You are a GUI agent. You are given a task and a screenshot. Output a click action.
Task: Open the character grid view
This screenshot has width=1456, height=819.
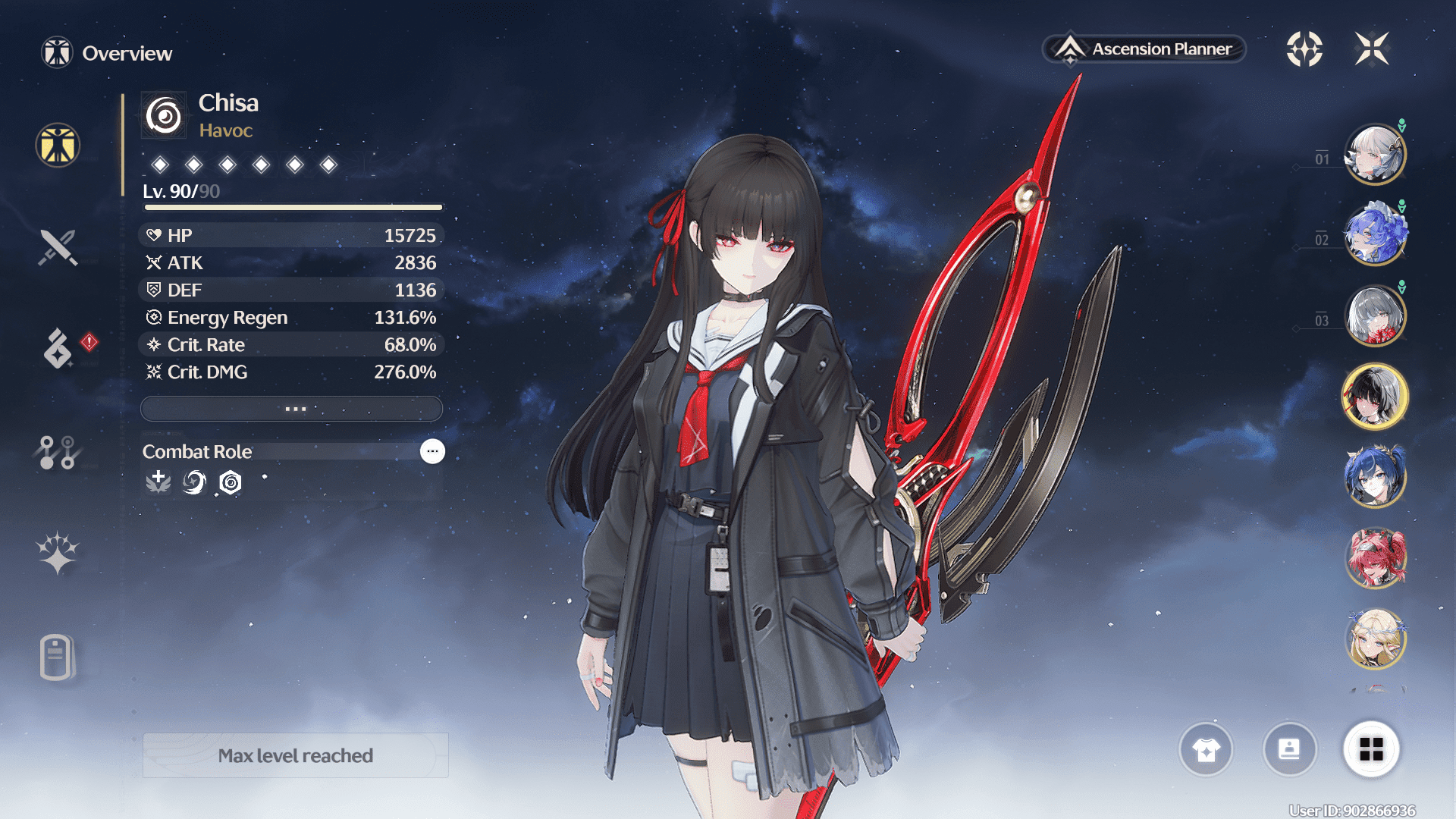point(1371,750)
